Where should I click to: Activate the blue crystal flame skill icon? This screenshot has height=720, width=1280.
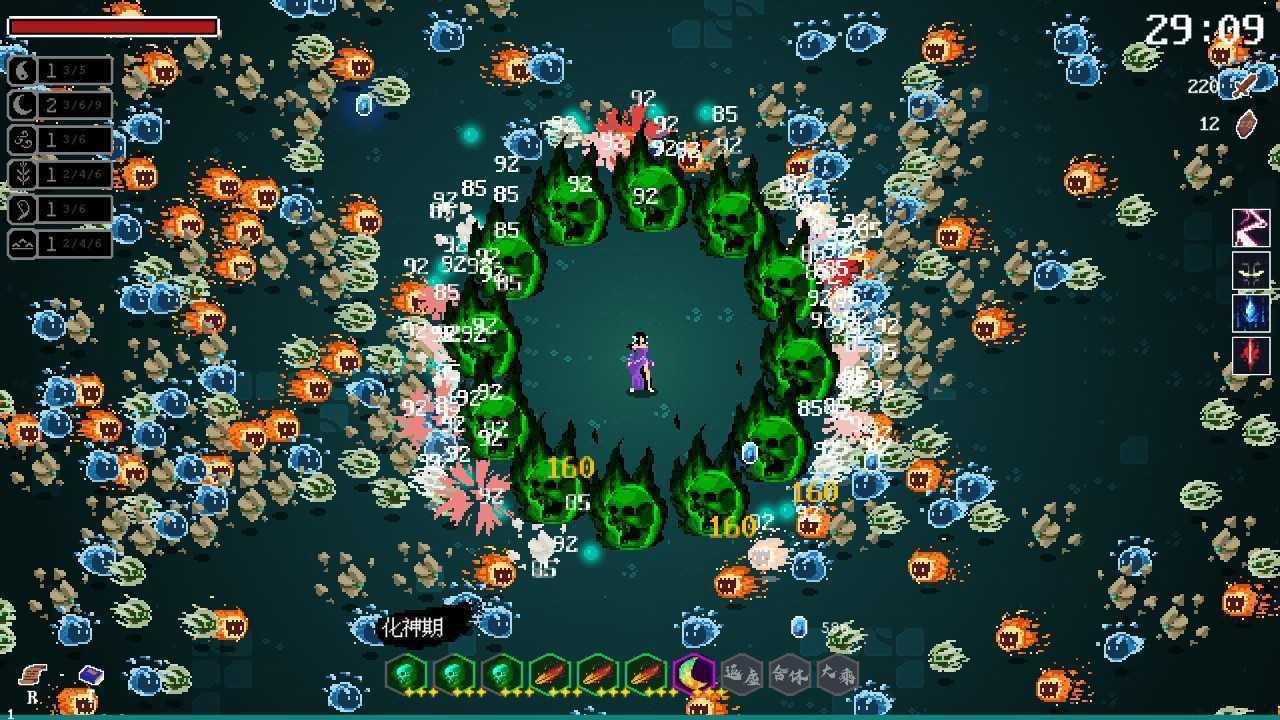[1251, 313]
